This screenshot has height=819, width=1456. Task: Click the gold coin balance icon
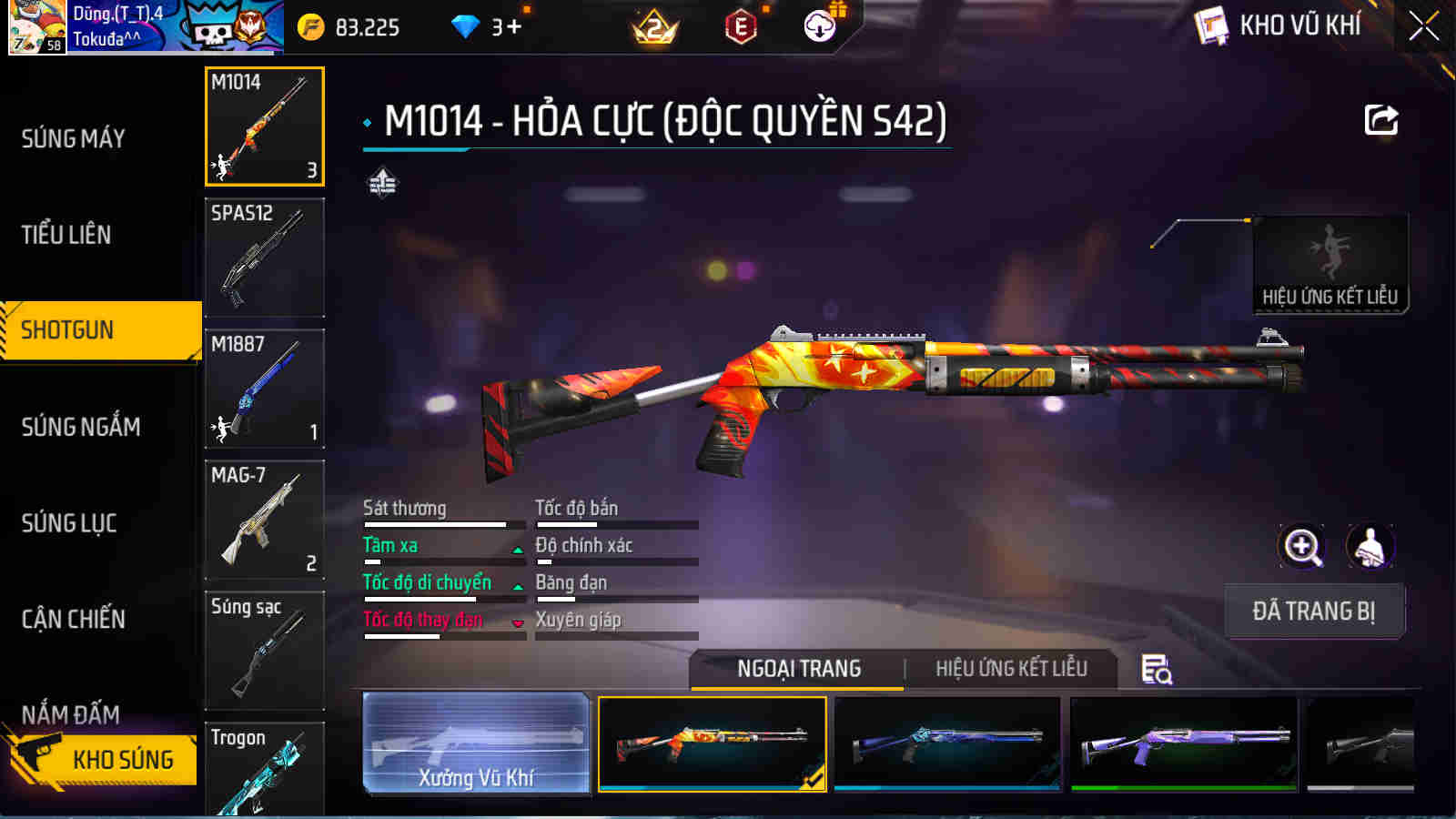point(314,27)
